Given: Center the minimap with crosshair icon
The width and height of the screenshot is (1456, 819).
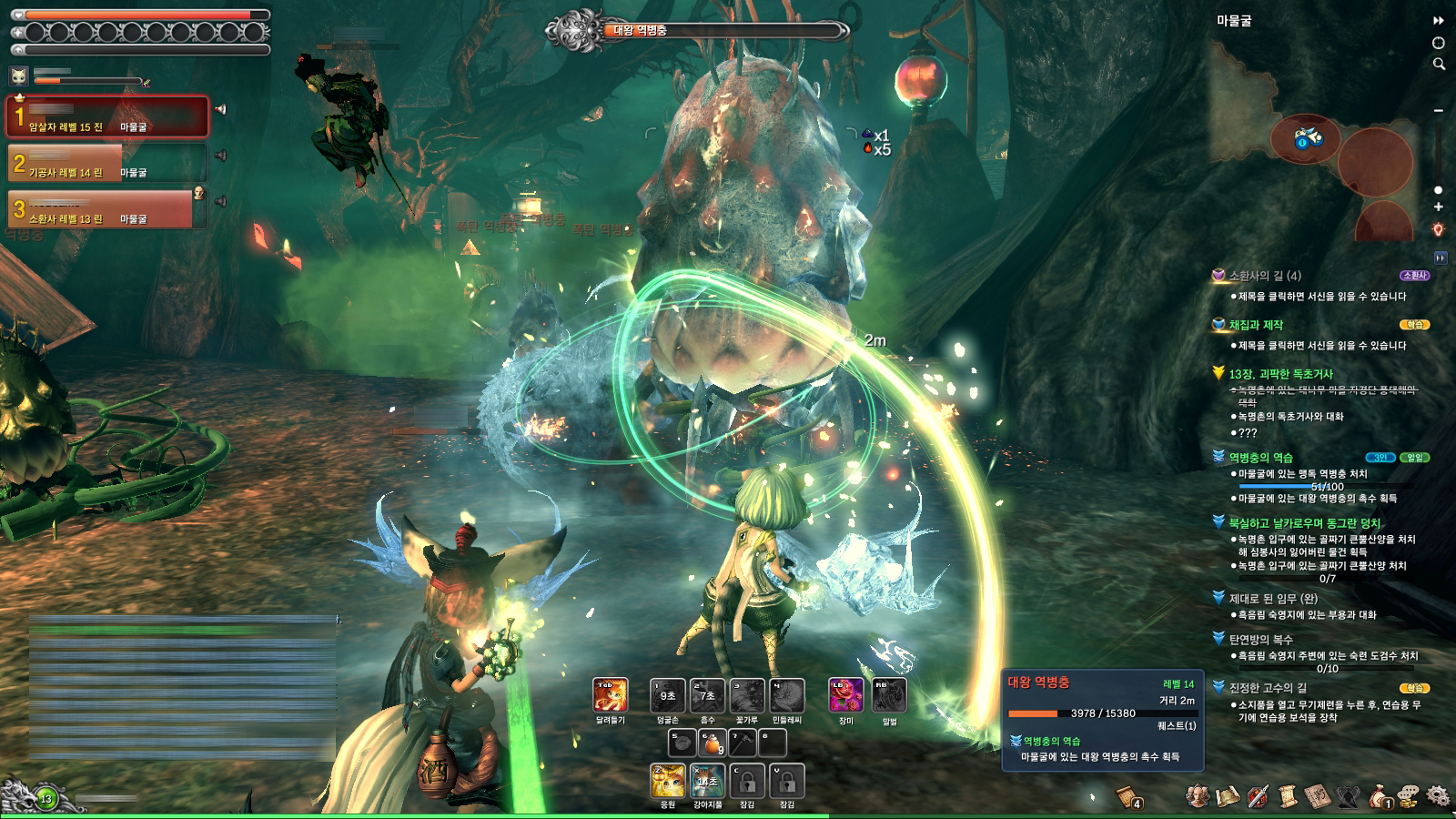Looking at the screenshot, I should pos(1439,43).
